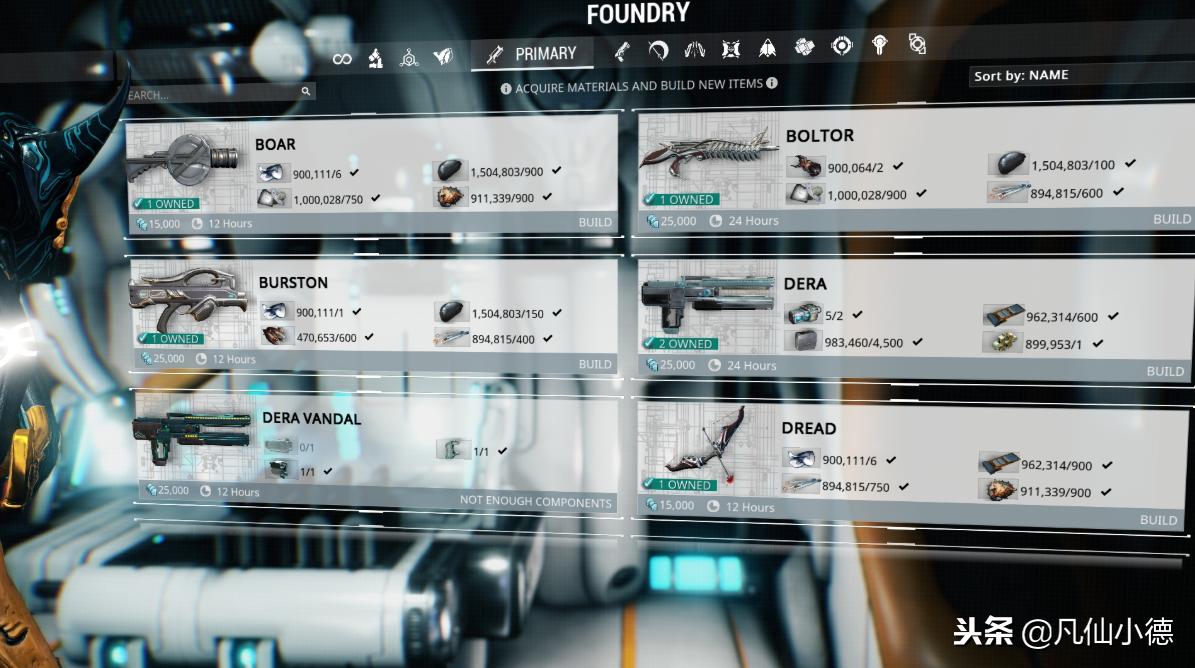This screenshot has width=1195, height=668.
Task: Build the Boar shotgun
Action: [595, 222]
